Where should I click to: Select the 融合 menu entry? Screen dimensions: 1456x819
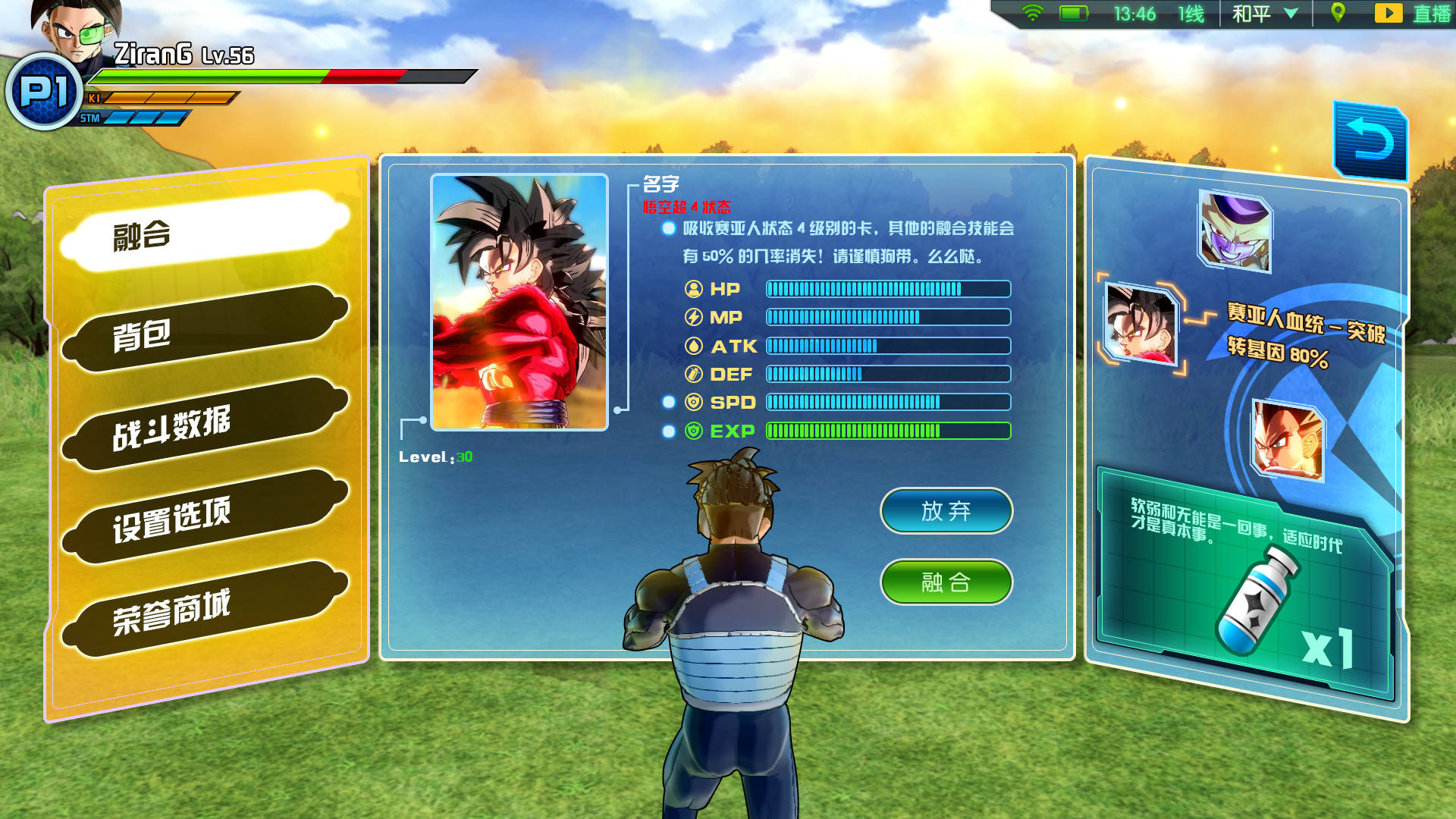pyautogui.click(x=203, y=232)
